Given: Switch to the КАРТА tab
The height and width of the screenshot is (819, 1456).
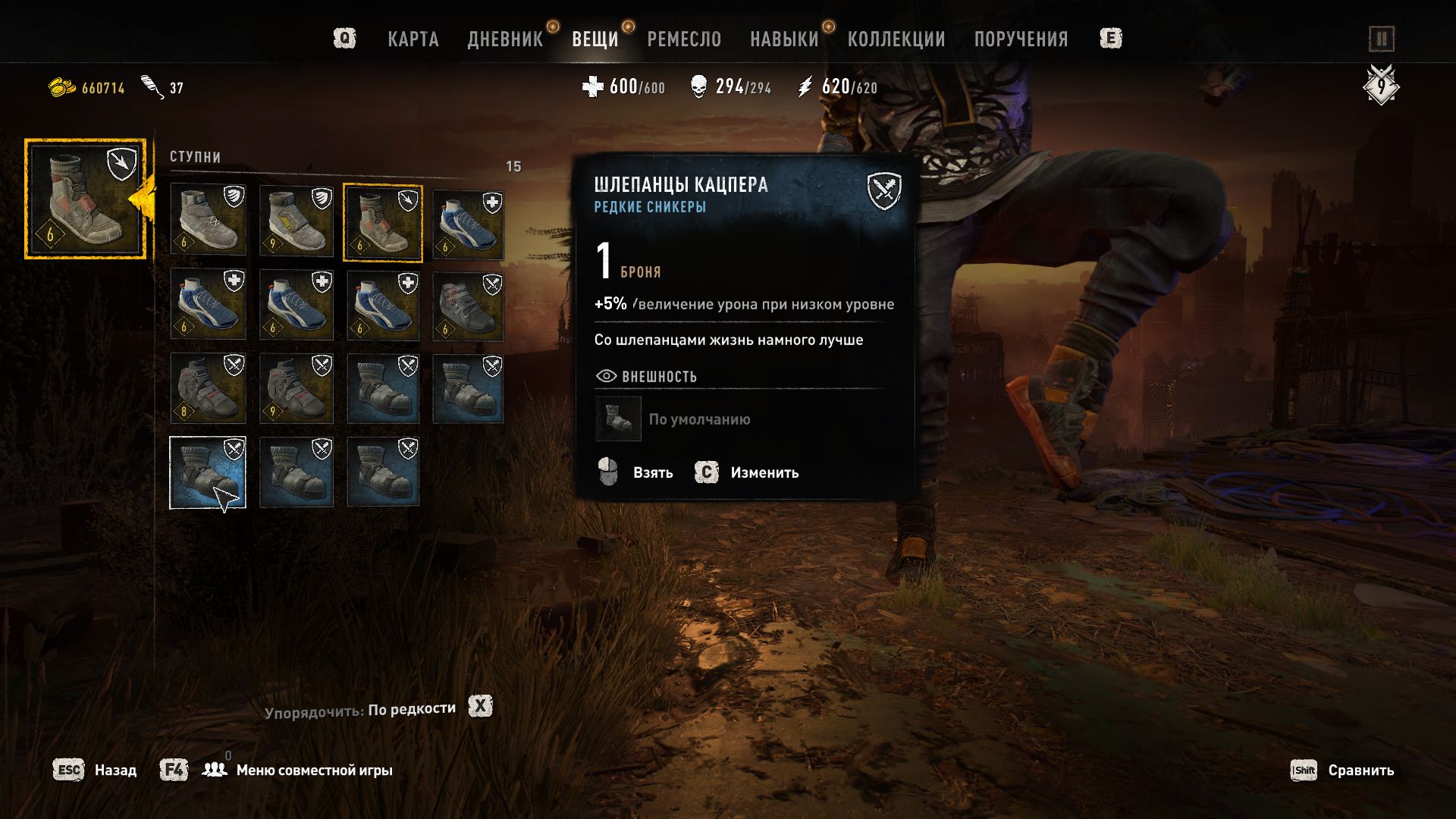Looking at the screenshot, I should click(x=413, y=39).
